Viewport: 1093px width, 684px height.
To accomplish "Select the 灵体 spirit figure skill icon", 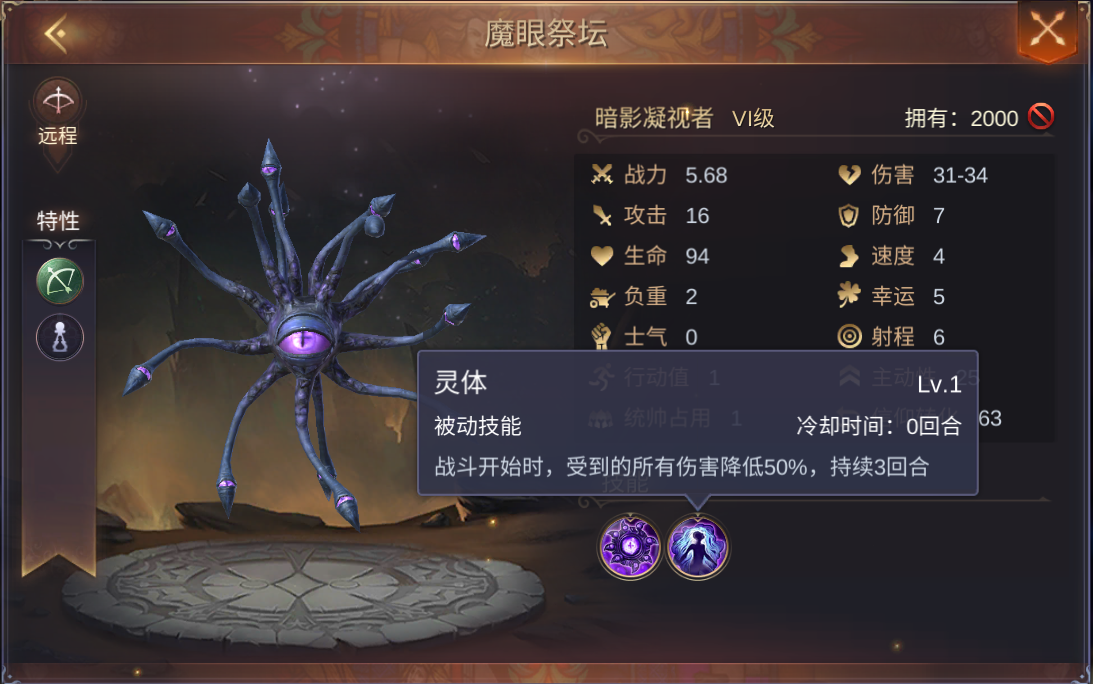I will [x=698, y=548].
